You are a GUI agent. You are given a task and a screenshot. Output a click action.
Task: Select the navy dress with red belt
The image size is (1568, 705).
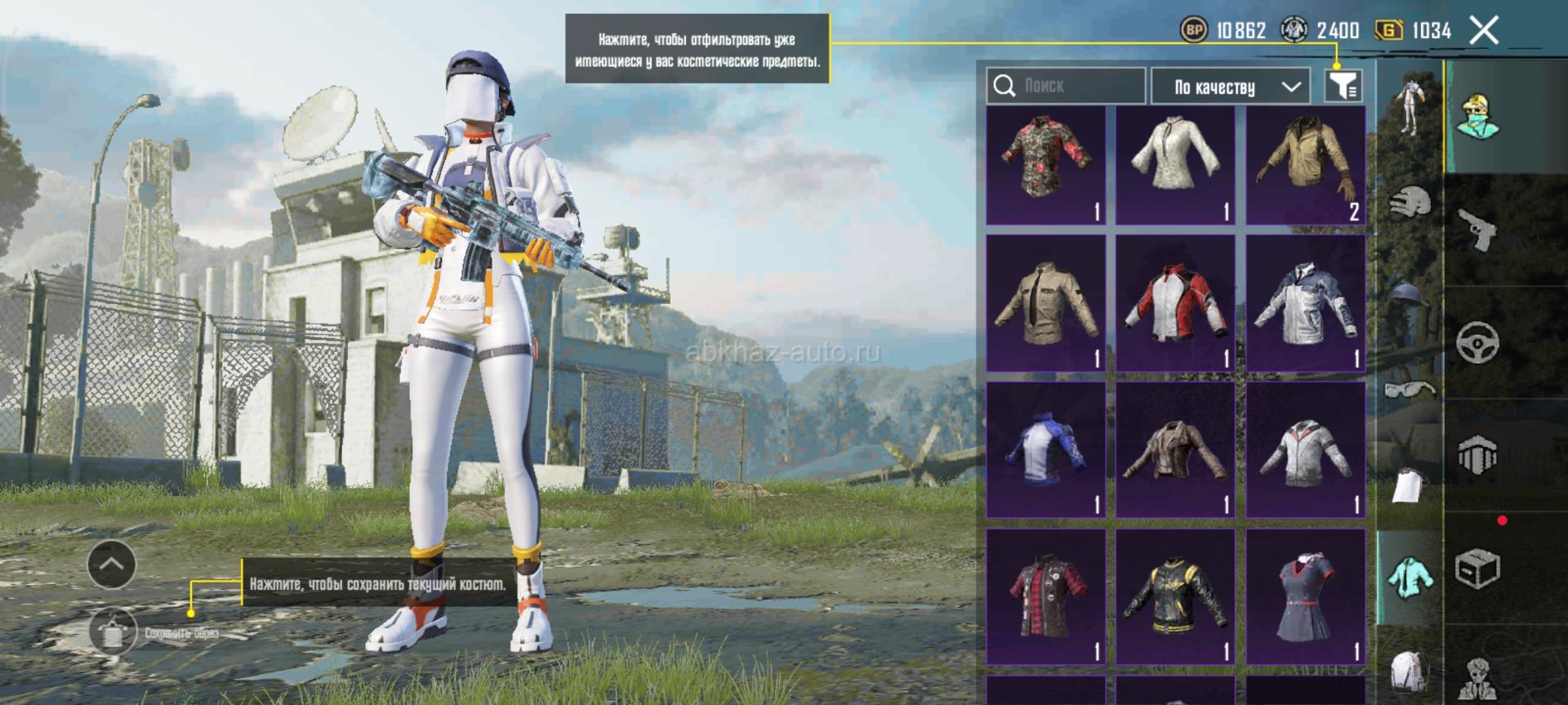pos(1305,596)
